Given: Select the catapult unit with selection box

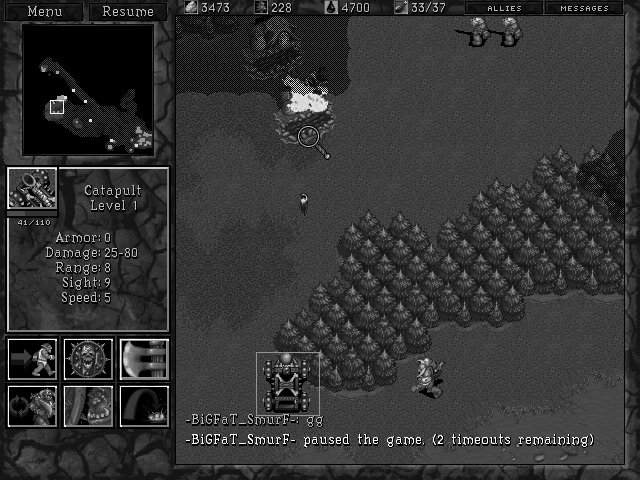Looking at the screenshot, I should (288, 382).
